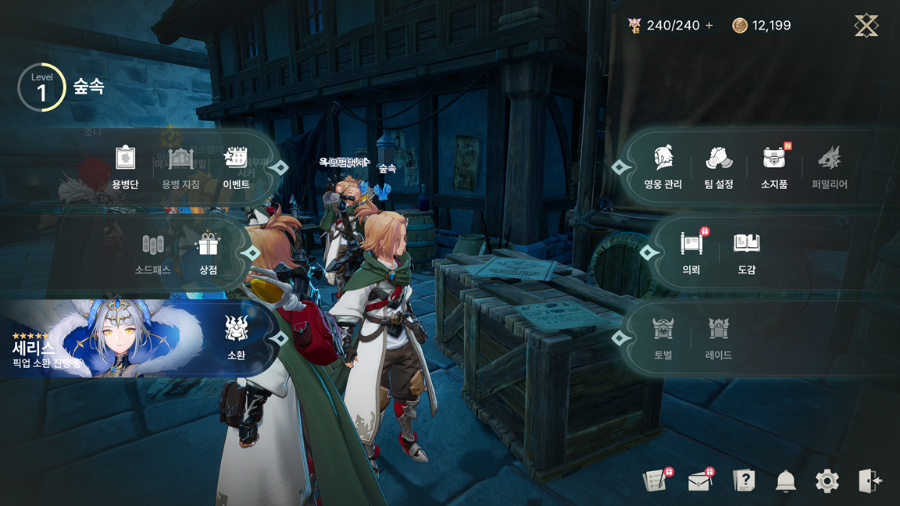Open the notifications bell
Viewport: 900px width, 506px height.
pos(786,481)
